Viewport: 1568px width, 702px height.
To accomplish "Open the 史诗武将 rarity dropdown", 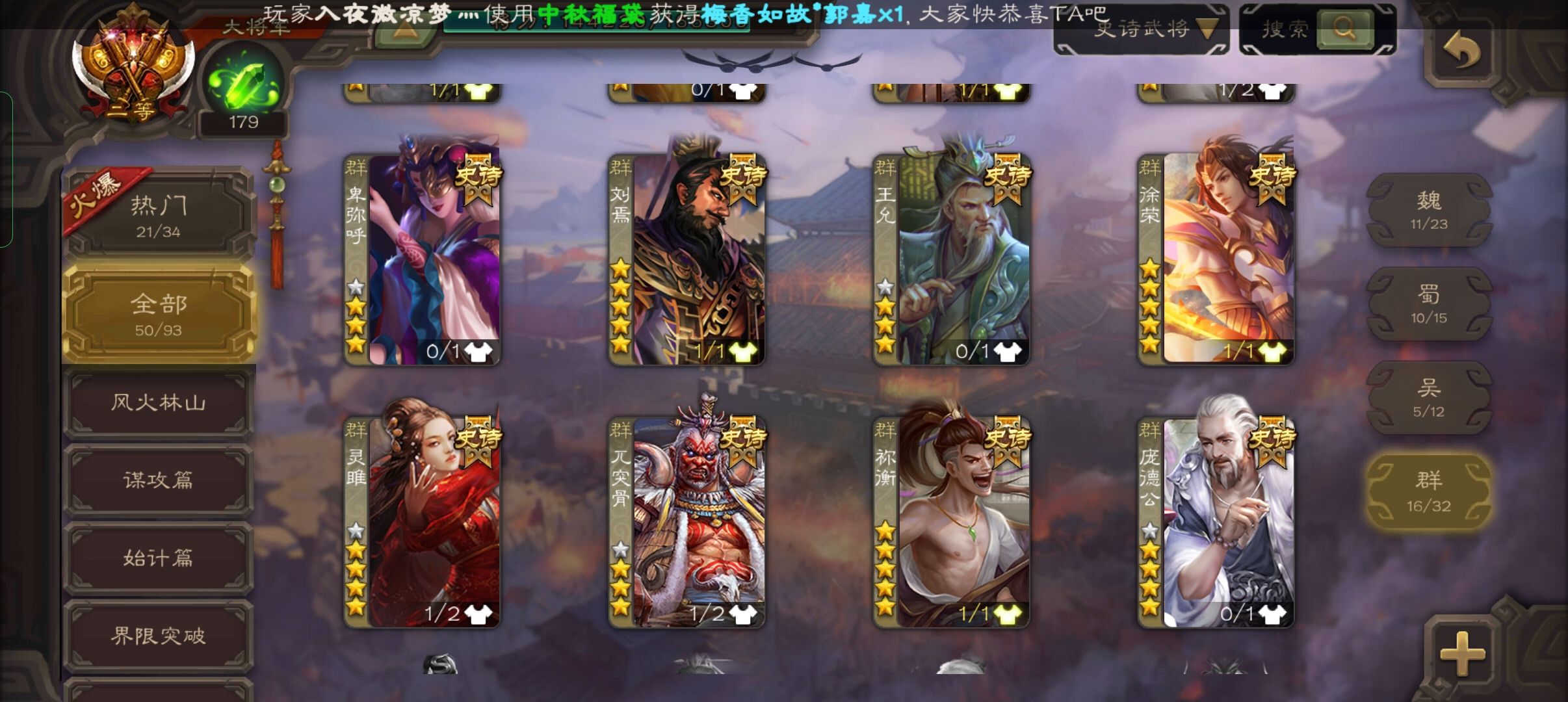I will click(x=1141, y=29).
